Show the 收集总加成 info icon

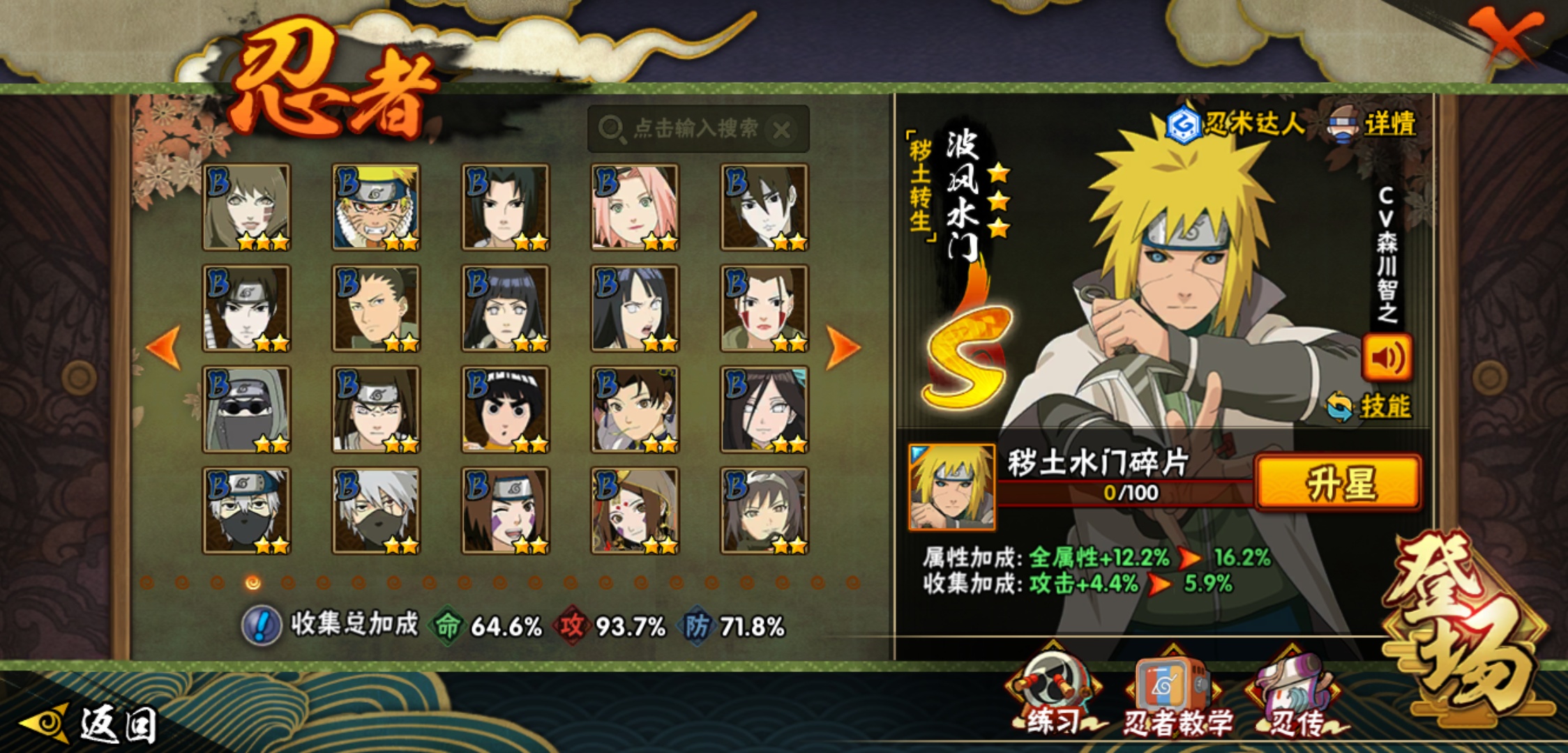(262, 625)
